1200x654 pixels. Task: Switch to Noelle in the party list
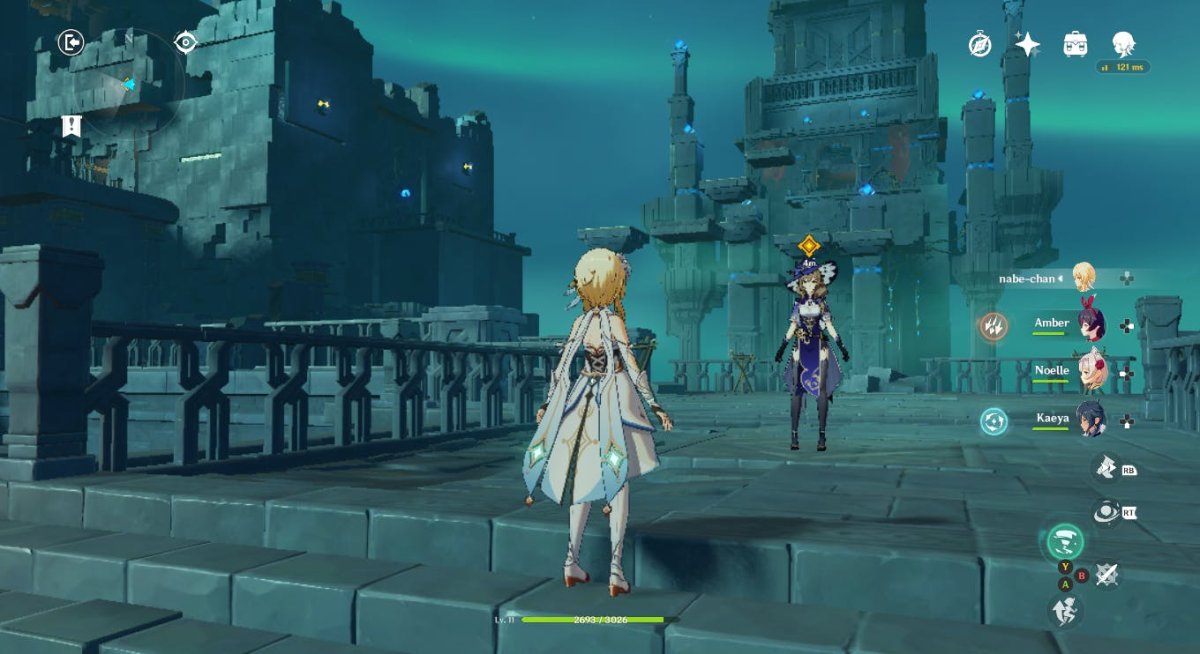[x=1089, y=372]
